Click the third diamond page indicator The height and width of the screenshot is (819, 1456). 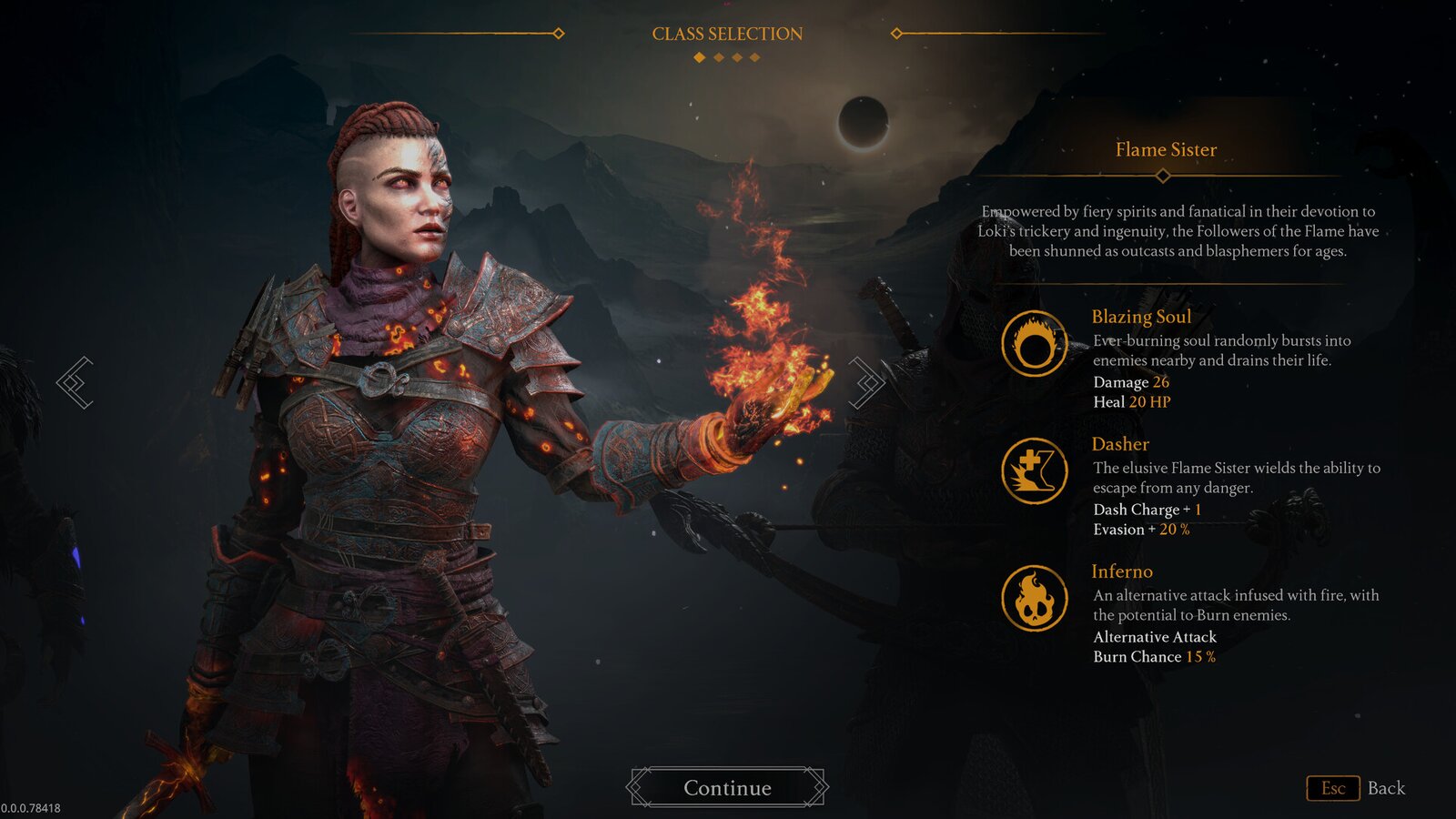[x=737, y=57]
